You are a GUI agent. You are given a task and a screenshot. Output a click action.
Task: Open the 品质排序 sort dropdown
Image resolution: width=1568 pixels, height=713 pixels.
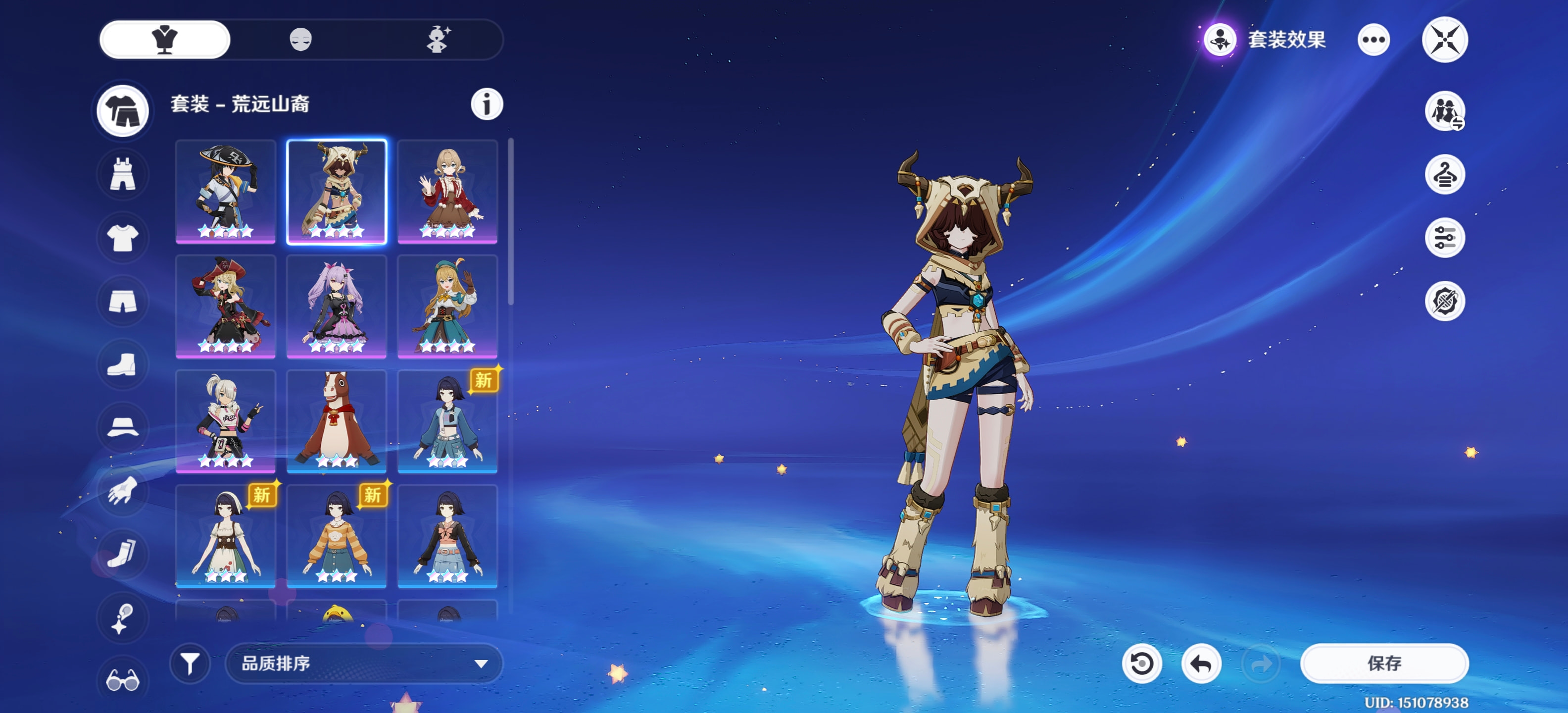click(x=363, y=663)
